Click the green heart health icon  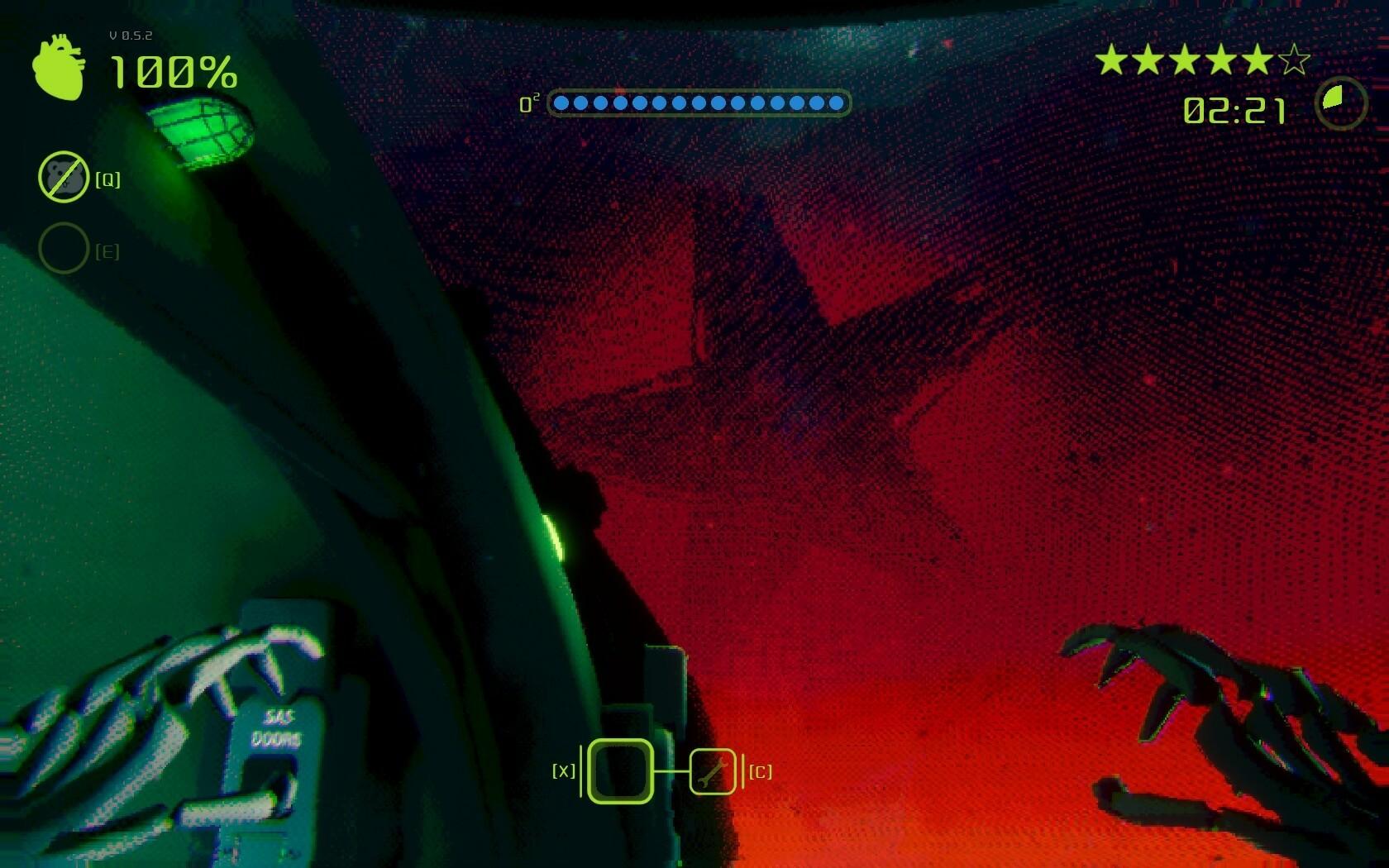[x=58, y=68]
